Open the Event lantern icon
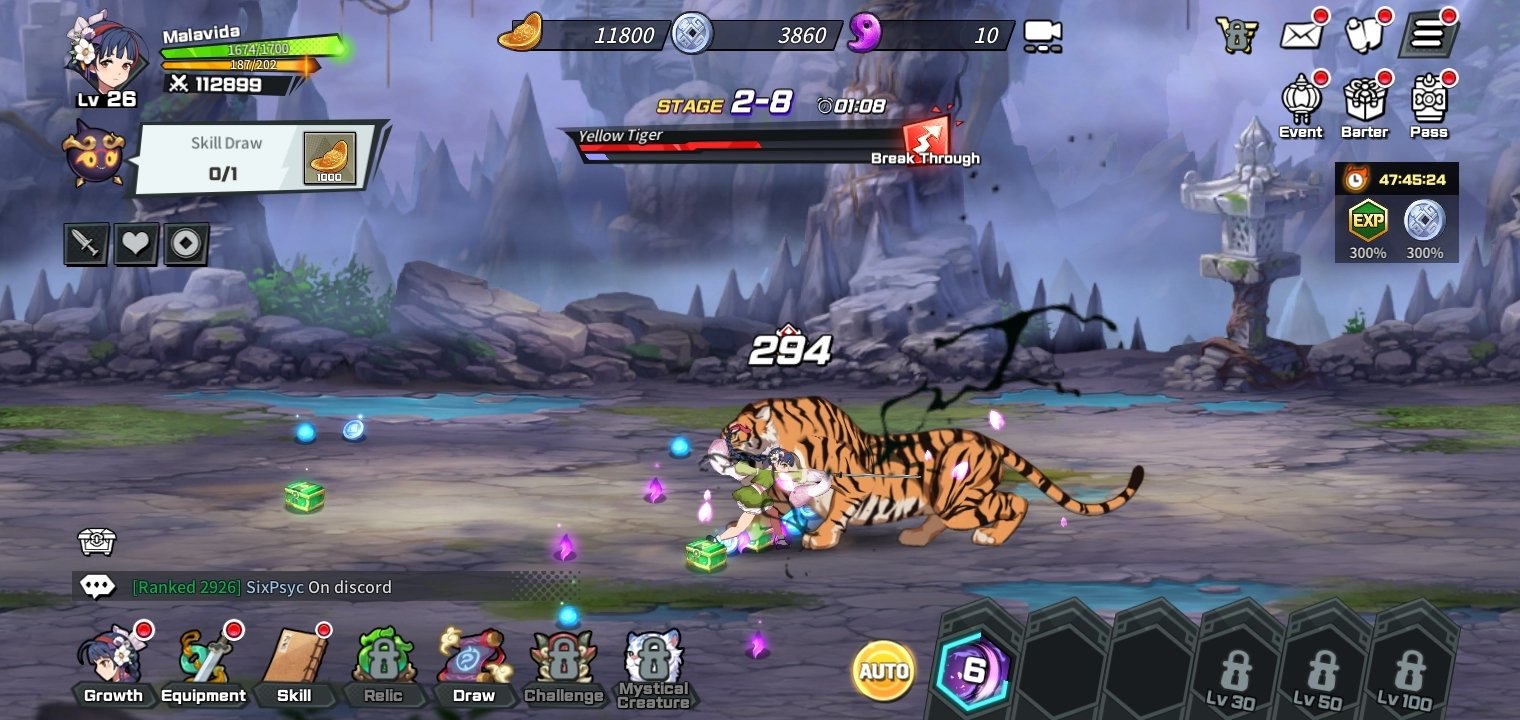This screenshot has width=1520, height=720. click(x=1301, y=105)
